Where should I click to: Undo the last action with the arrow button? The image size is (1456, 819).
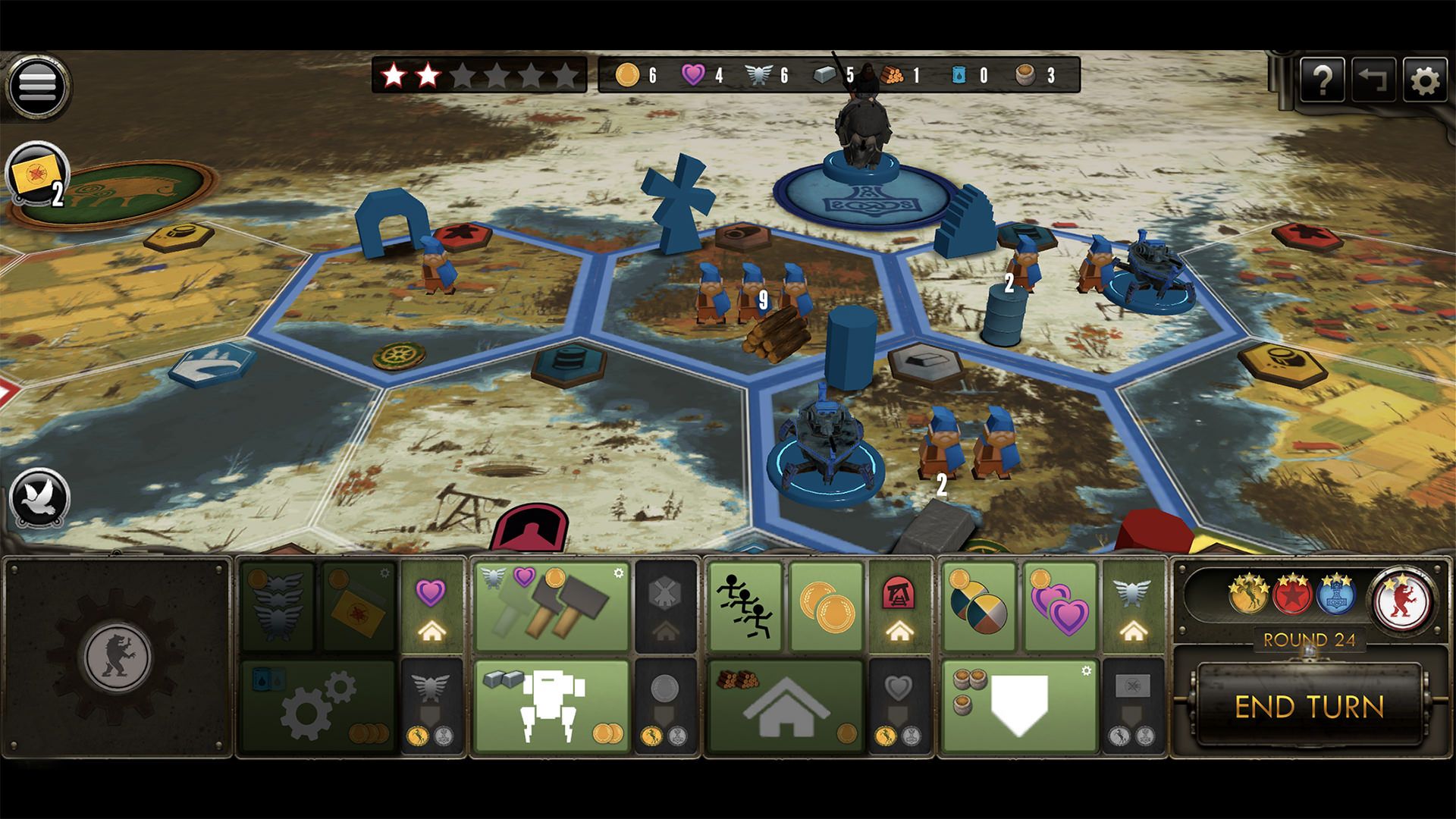pyautogui.click(x=1373, y=80)
